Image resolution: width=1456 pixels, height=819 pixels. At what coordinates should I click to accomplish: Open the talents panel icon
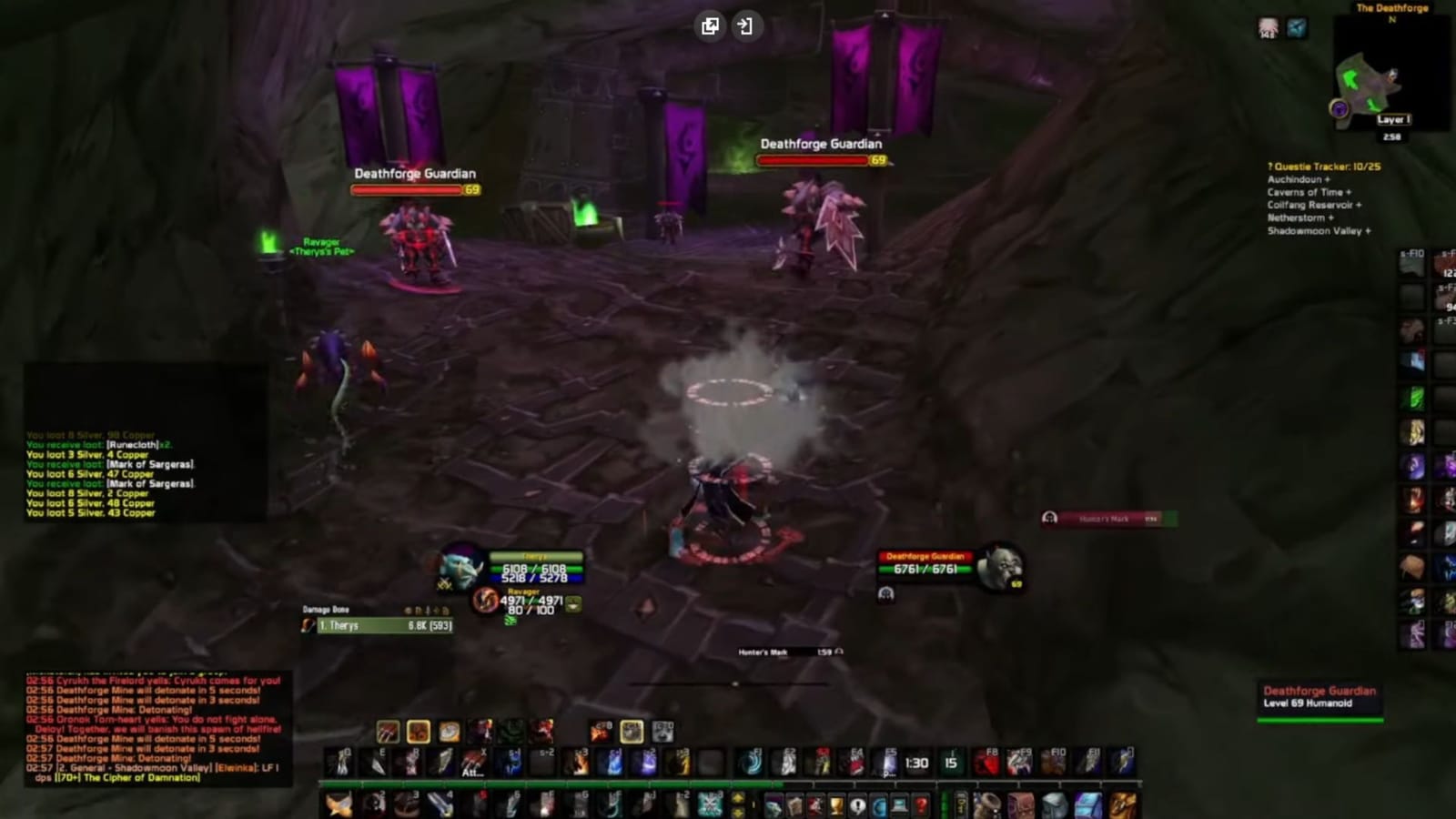click(x=815, y=804)
